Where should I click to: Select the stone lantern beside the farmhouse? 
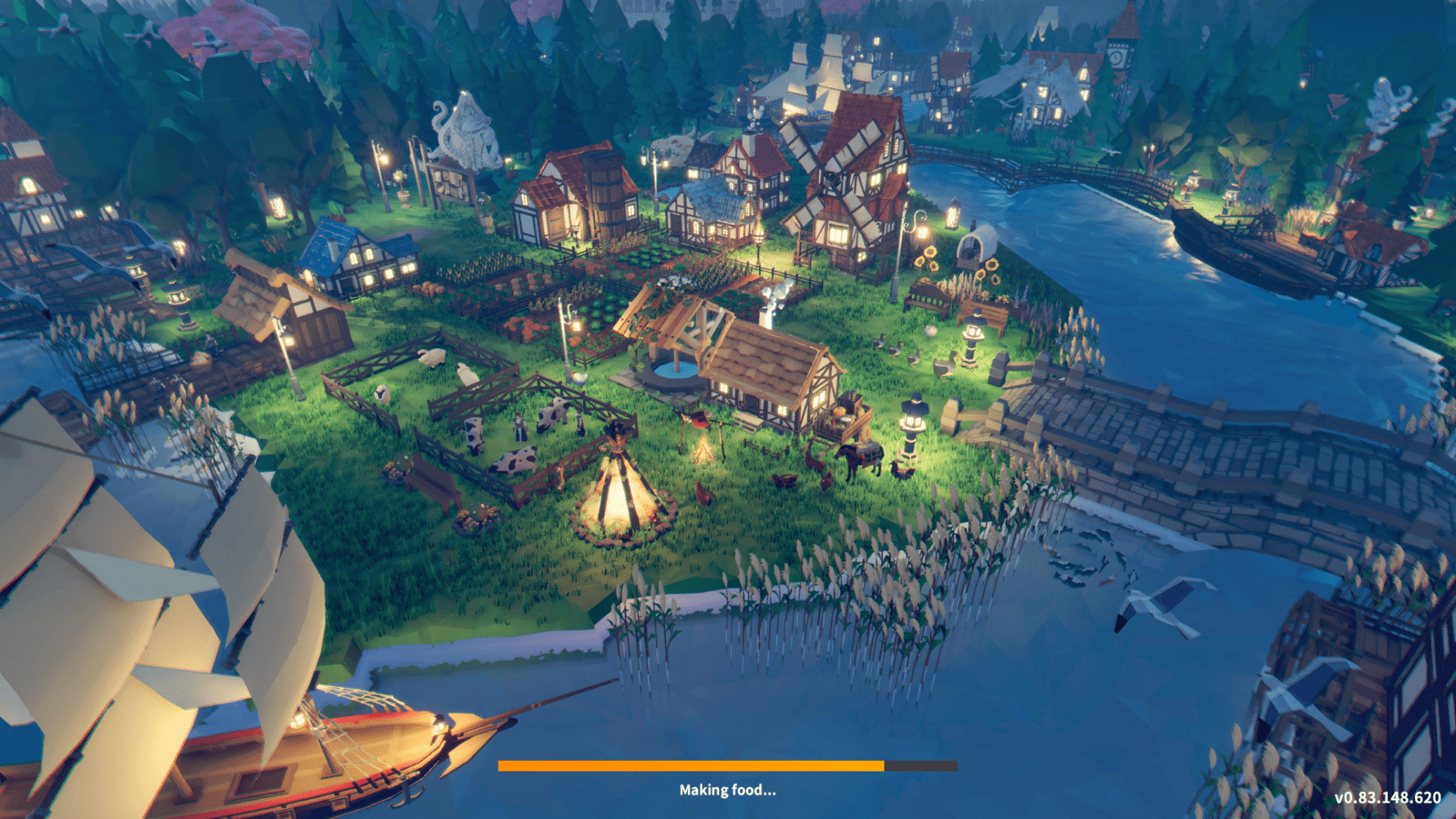911,418
